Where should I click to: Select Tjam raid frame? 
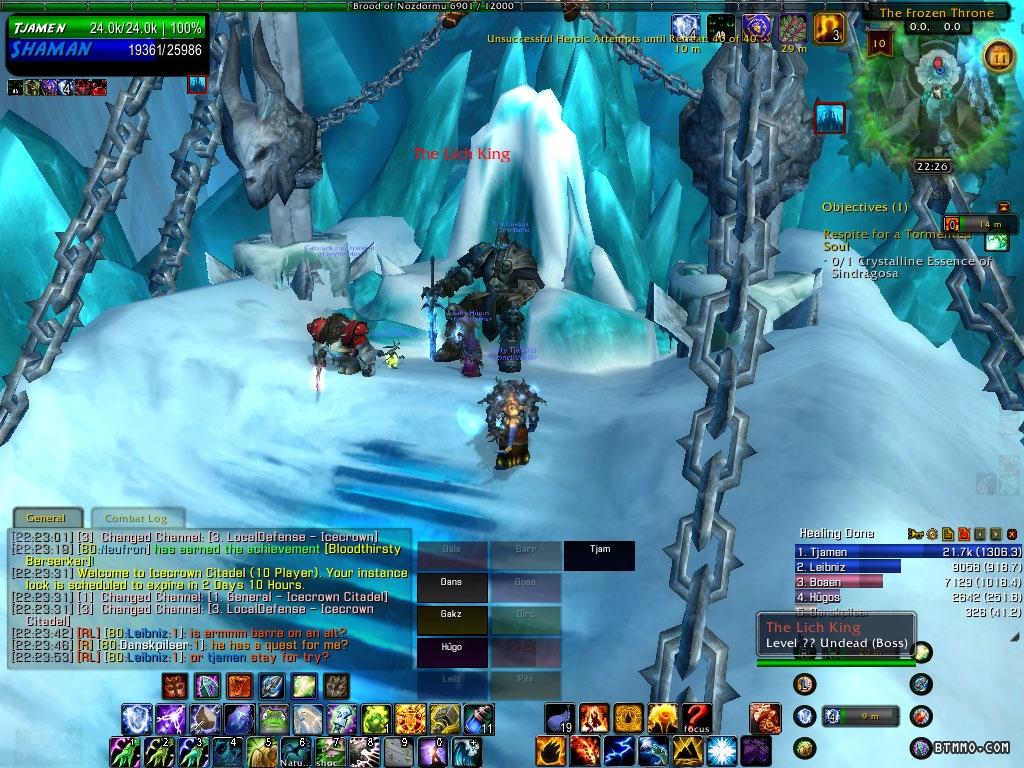600,555
